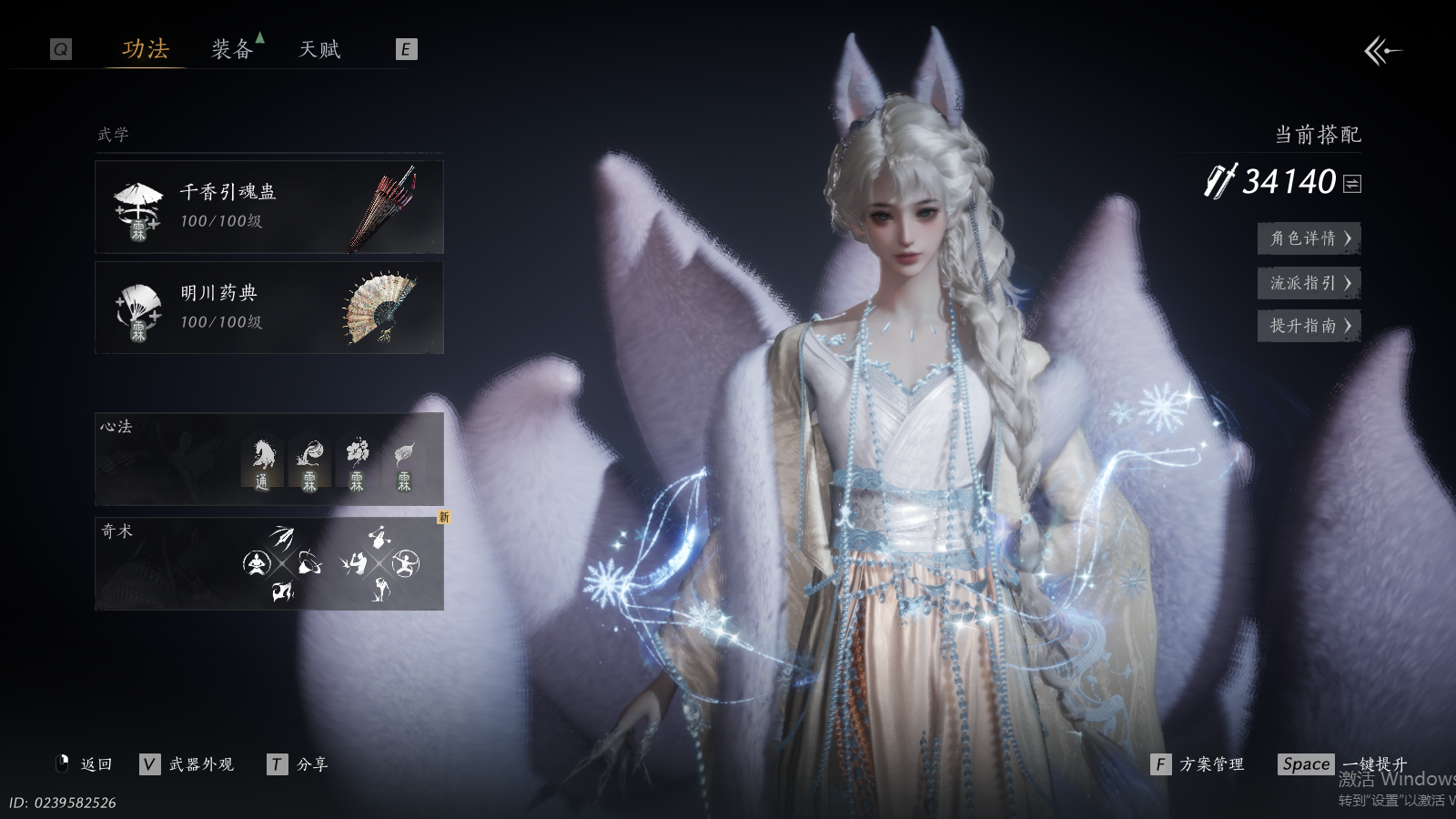Switch to the 装备 tab

pyautogui.click(x=232, y=49)
